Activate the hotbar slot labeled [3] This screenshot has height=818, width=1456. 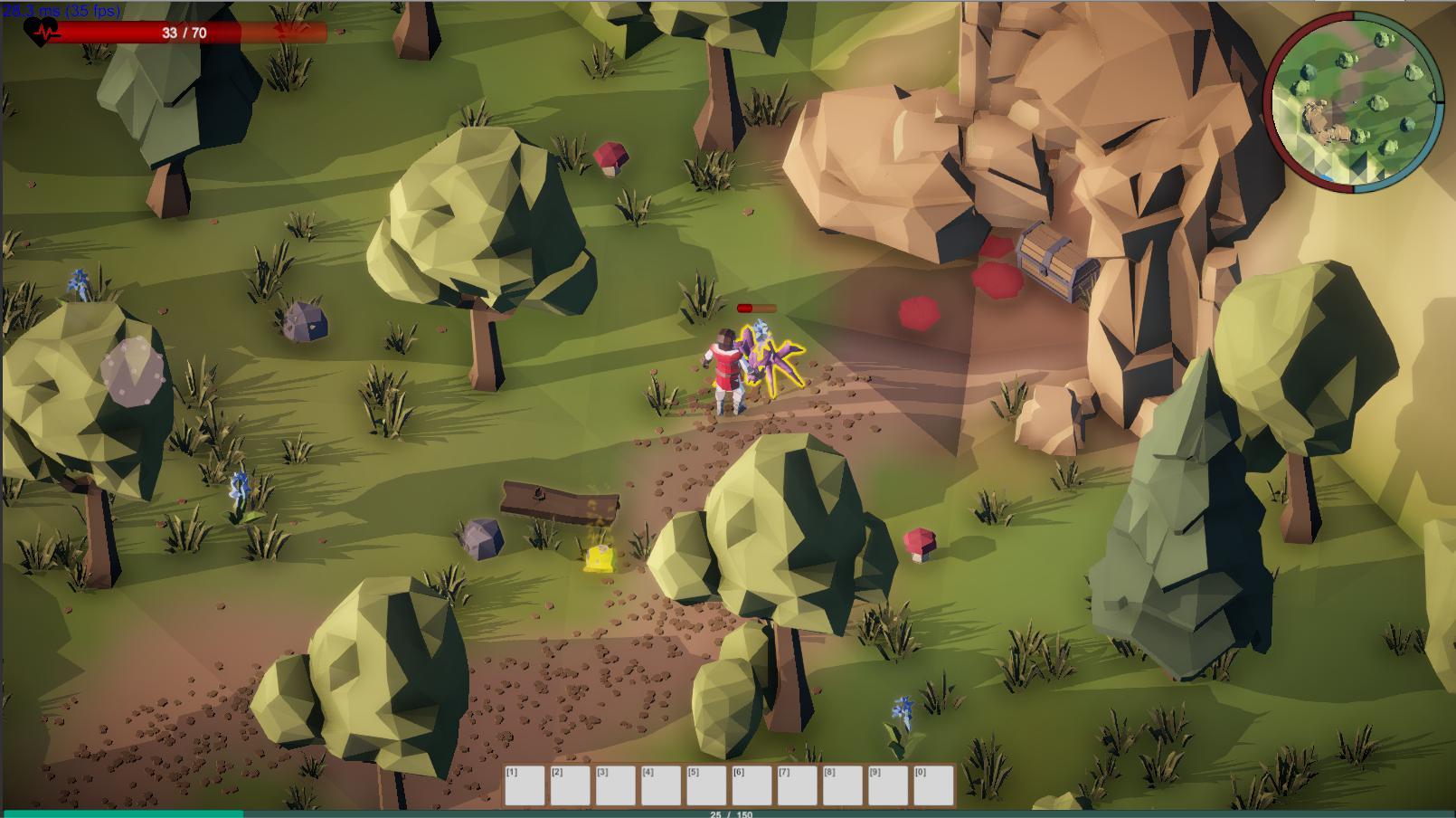coord(615,785)
